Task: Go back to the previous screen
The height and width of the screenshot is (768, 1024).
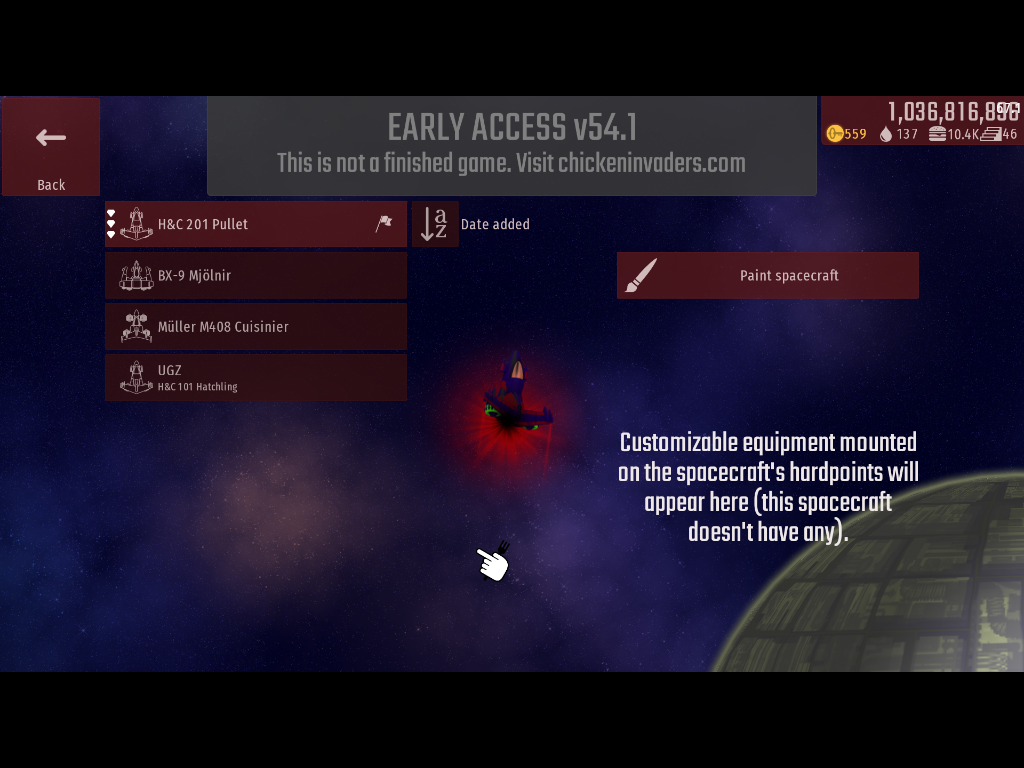Action: pos(51,146)
